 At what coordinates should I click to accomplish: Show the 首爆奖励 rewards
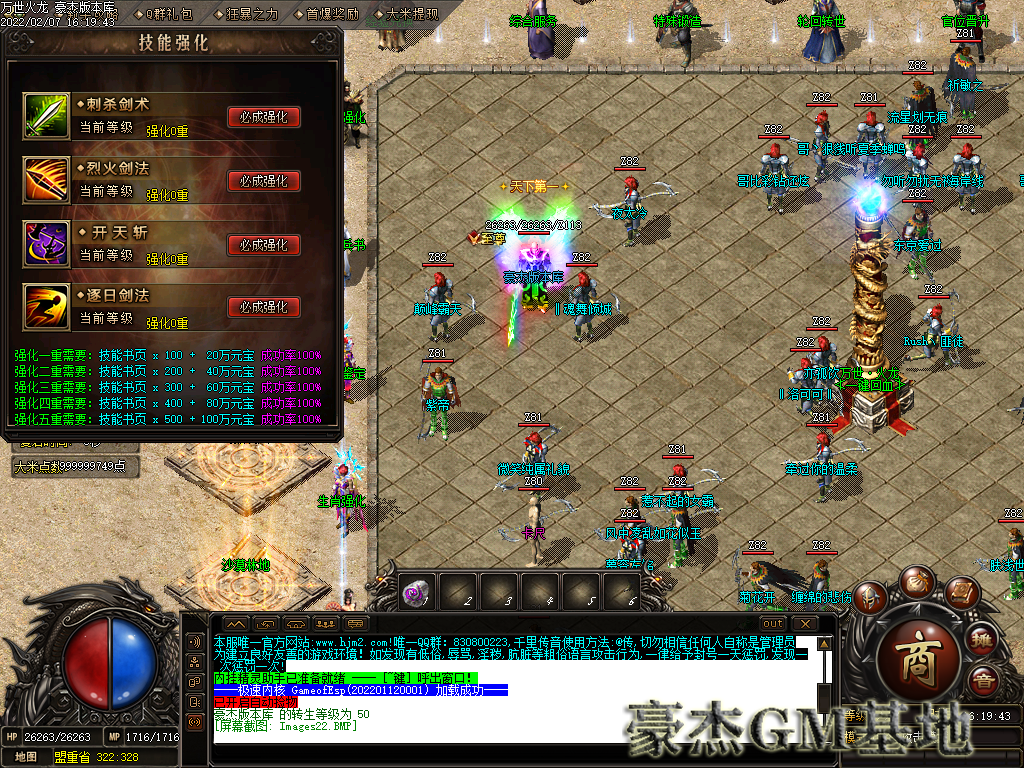tap(330, 15)
